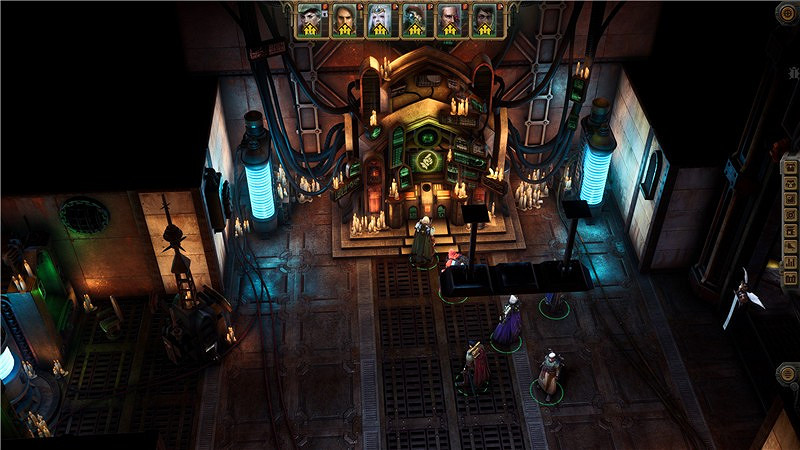800x450 pixels.
Task: Pick the bald man with red eye portrait
Action: [x=448, y=19]
